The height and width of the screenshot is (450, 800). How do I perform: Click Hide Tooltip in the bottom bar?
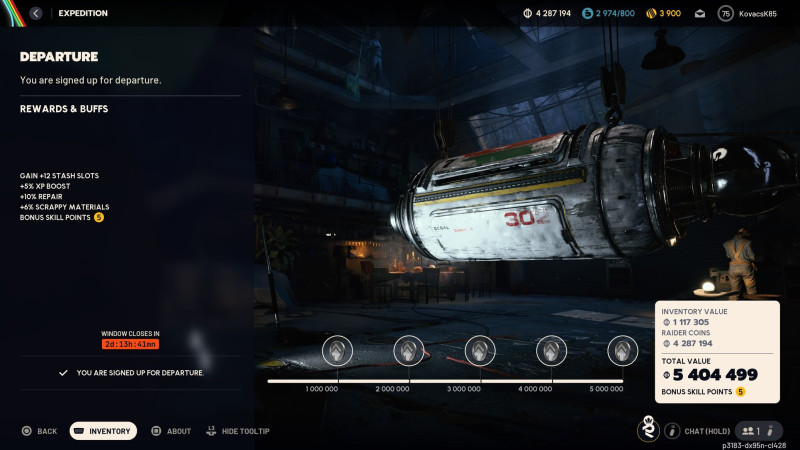tap(238, 431)
